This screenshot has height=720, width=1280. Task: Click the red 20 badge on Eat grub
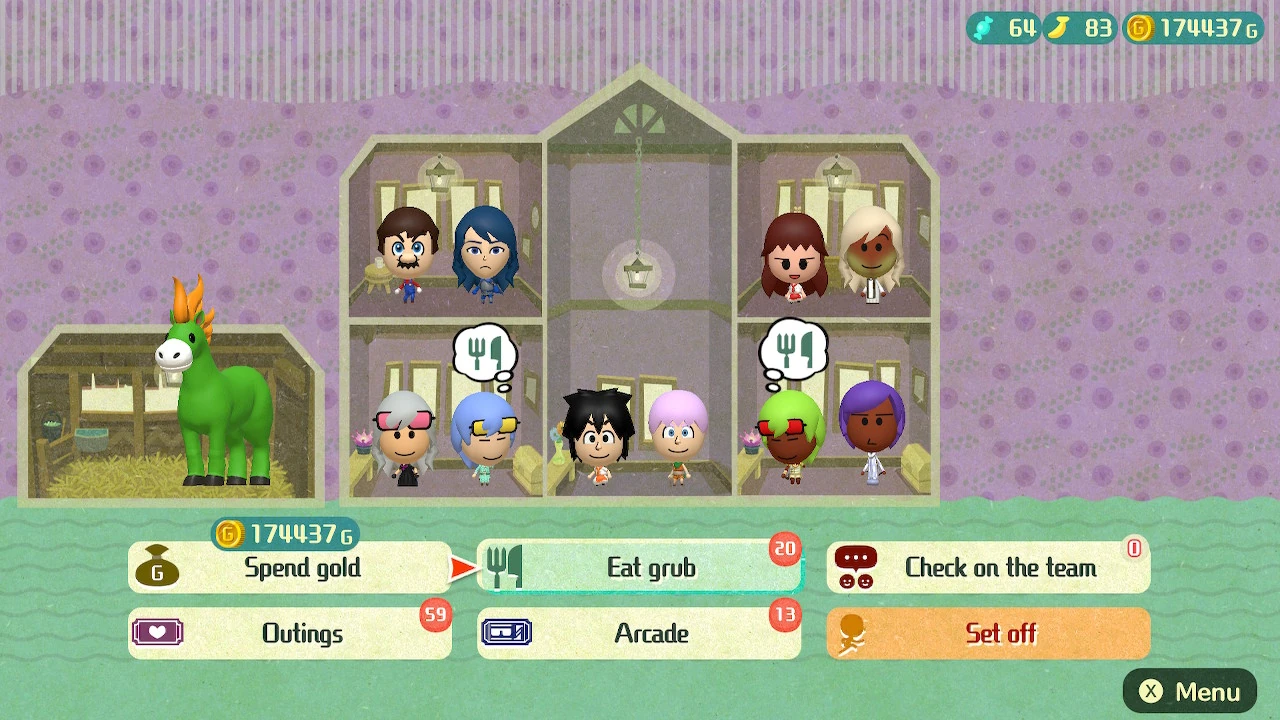[784, 549]
